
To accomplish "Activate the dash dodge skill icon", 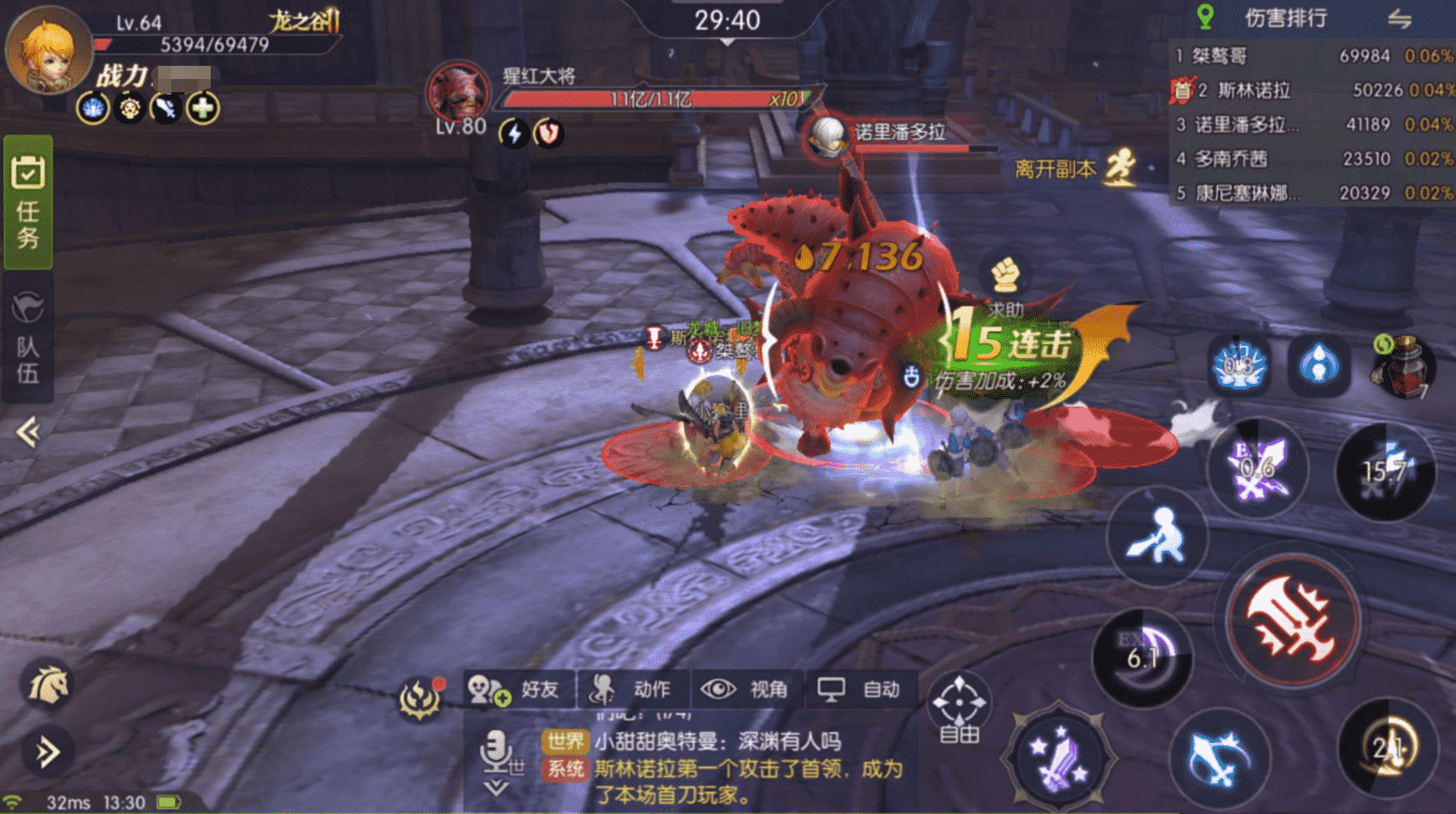I will click(x=1157, y=536).
